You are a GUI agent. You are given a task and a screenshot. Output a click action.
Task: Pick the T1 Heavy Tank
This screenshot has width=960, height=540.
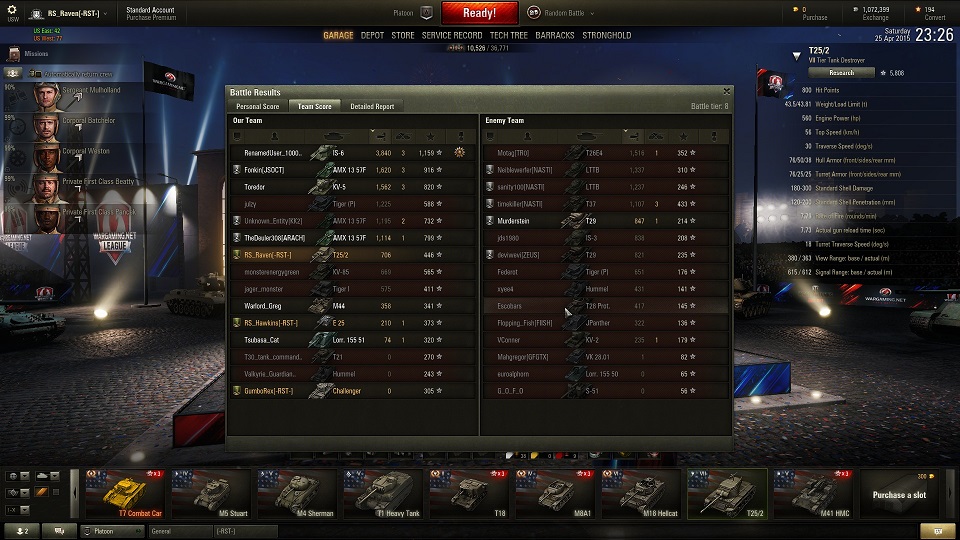(382, 493)
